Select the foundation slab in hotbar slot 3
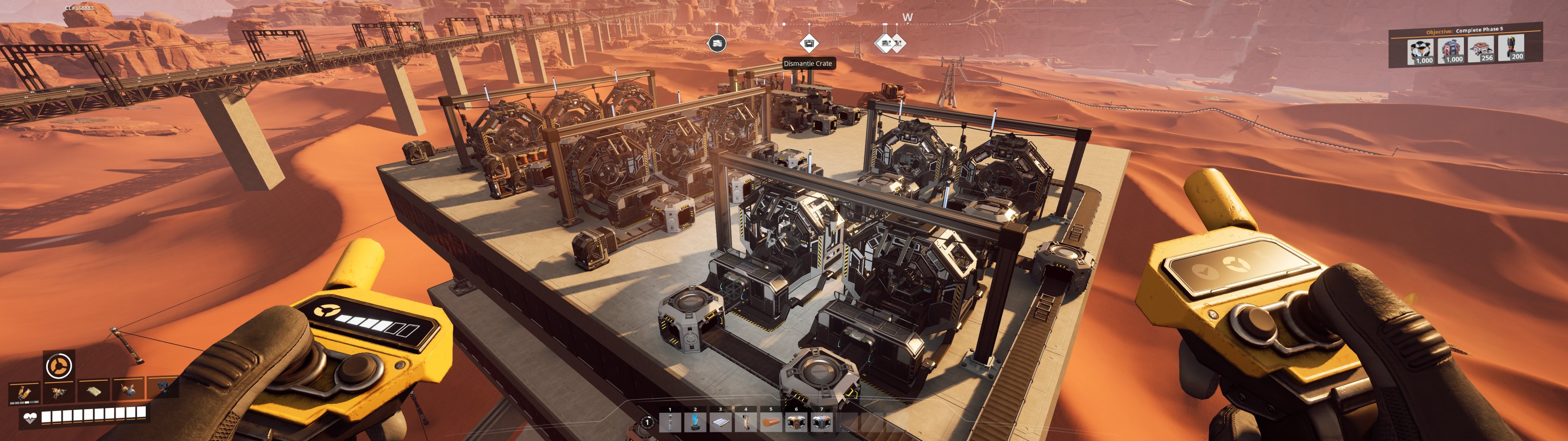This screenshot has width=1568, height=441. click(x=721, y=421)
